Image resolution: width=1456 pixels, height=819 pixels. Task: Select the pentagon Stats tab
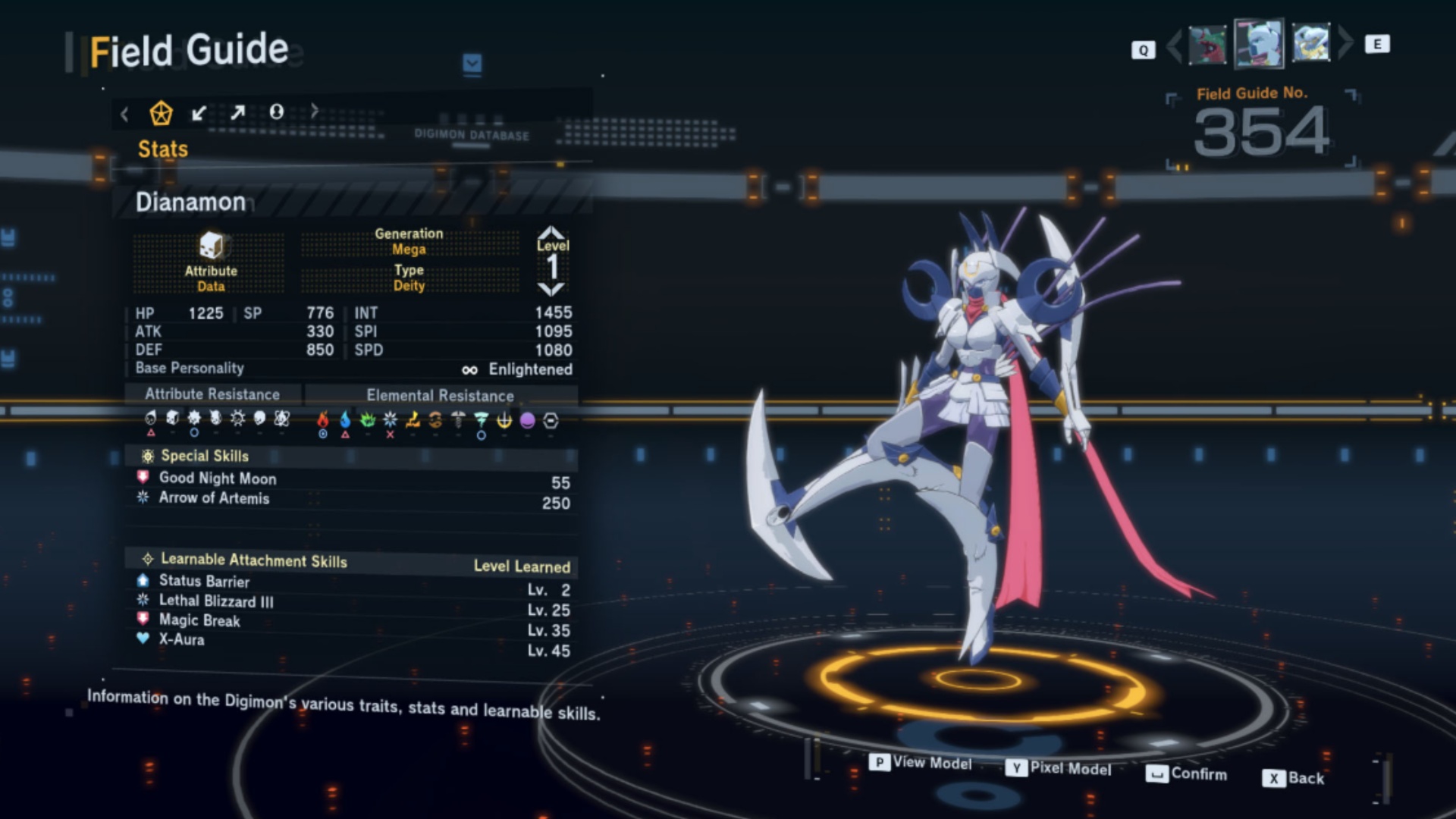click(x=161, y=114)
